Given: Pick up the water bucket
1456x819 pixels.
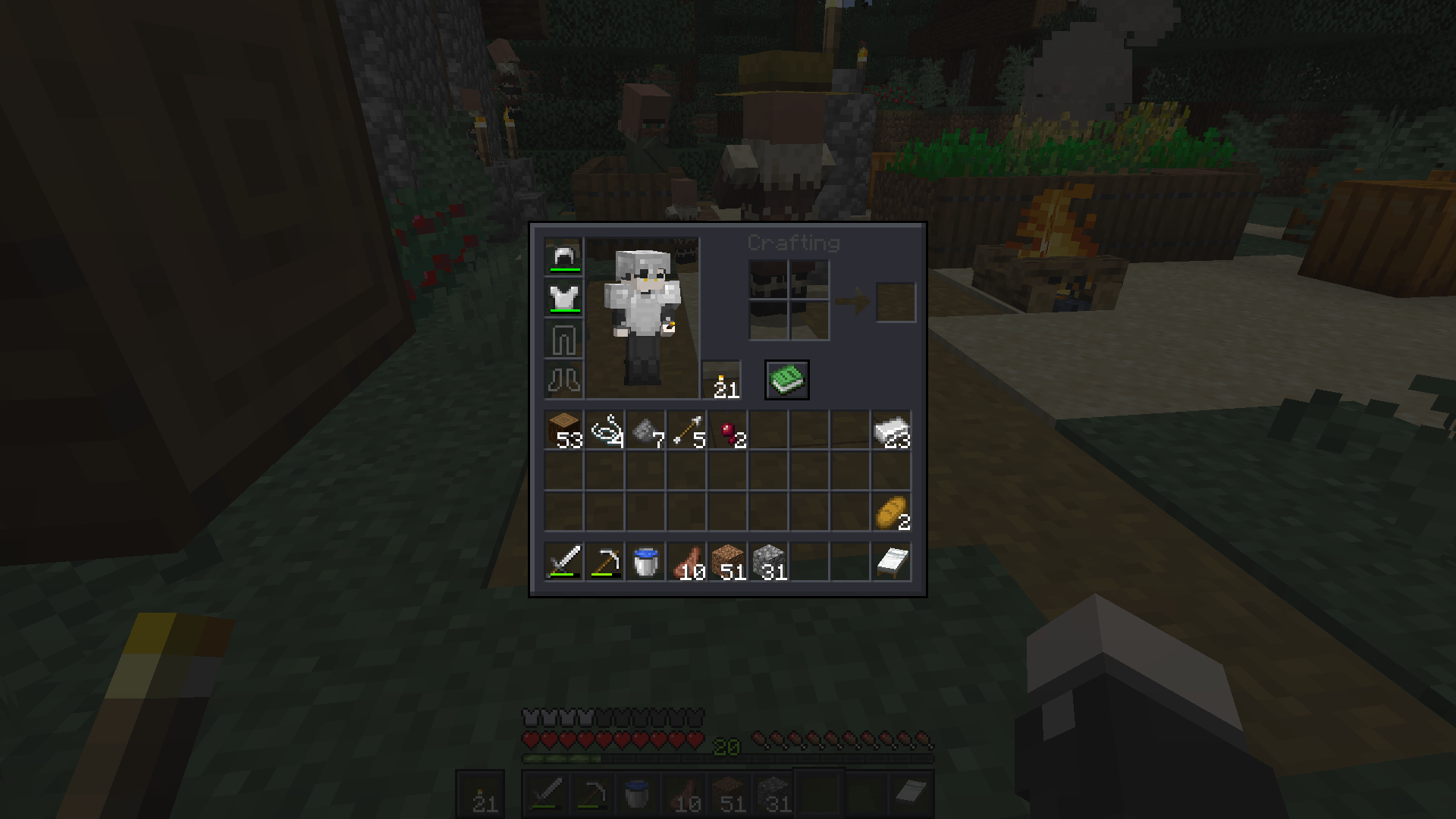Looking at the screenshot, I should [x=646, y=563].
